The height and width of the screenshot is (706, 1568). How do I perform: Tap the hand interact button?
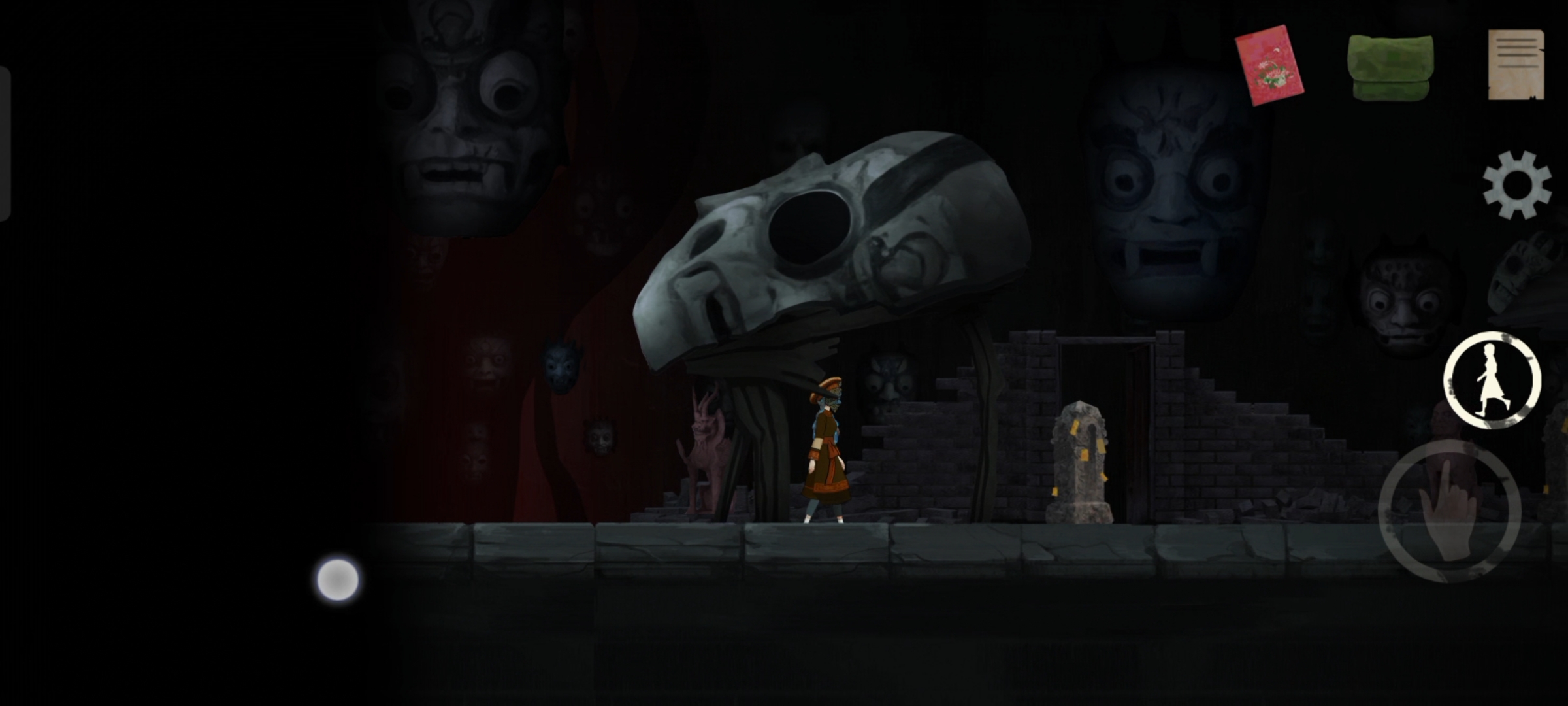pos(1450,511)
